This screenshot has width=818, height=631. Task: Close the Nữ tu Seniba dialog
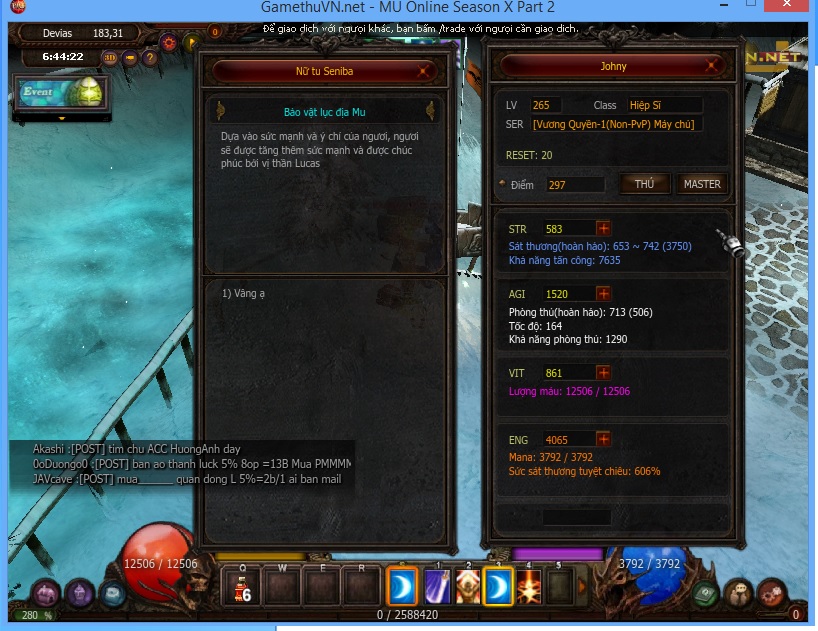425,71
